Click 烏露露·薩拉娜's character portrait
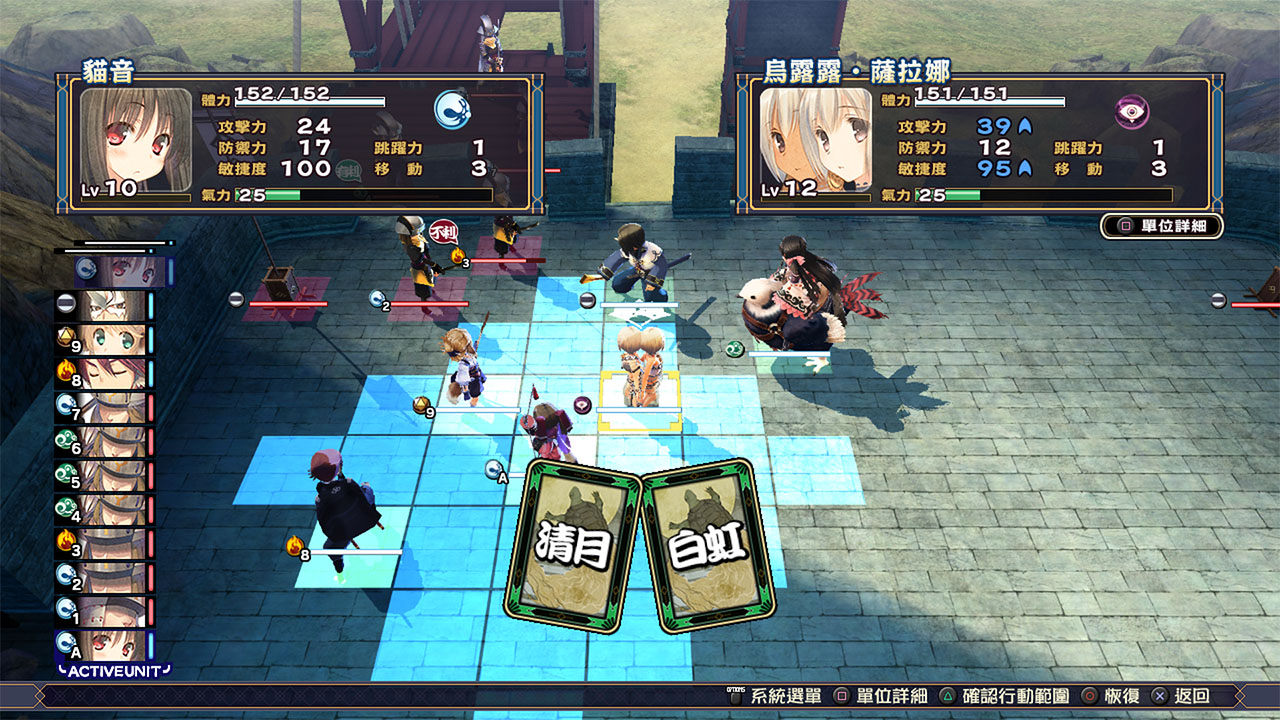This screenshot has width=1280, height=720. coord(816,140)
